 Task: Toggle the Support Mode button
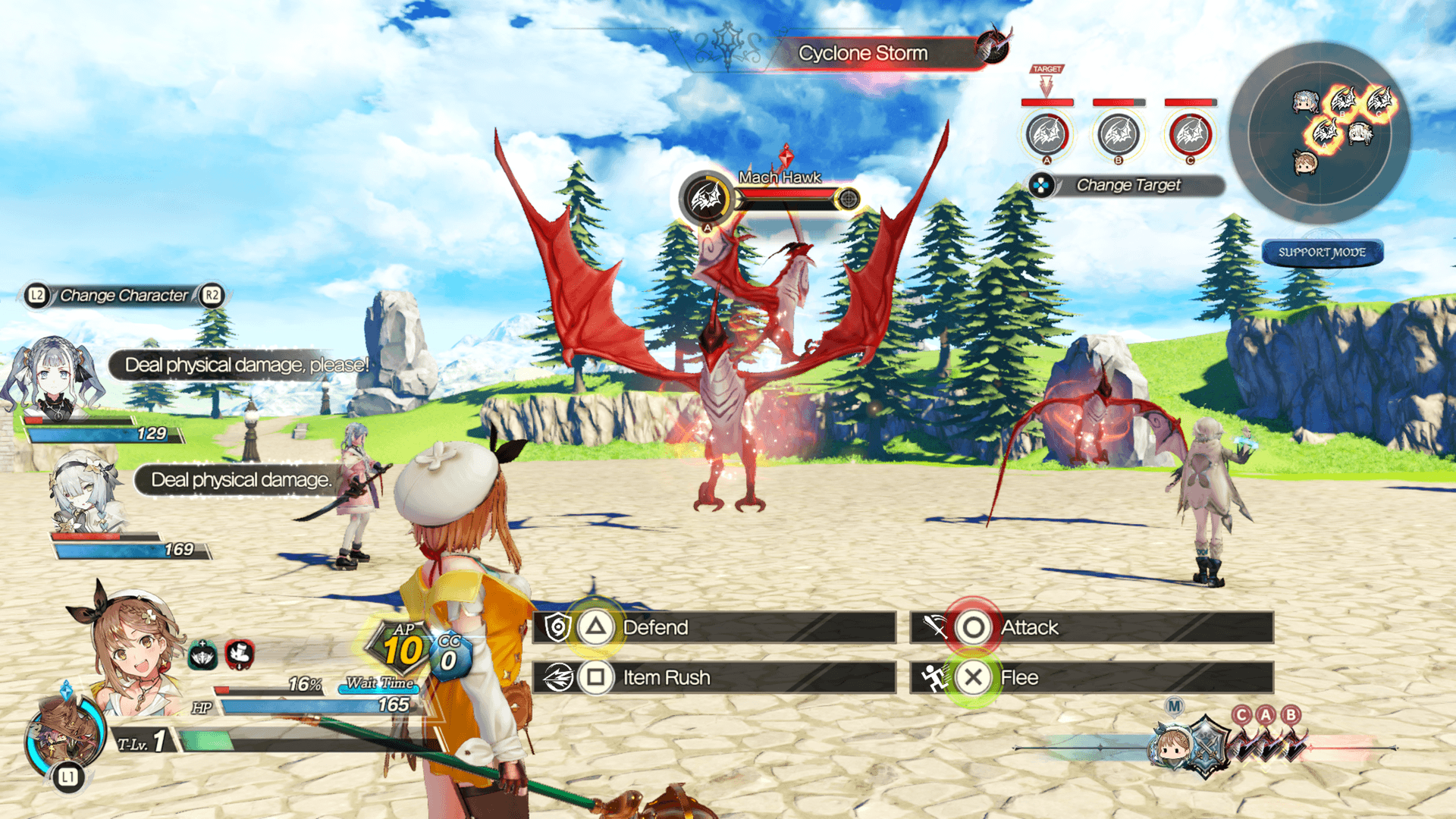1323,253
